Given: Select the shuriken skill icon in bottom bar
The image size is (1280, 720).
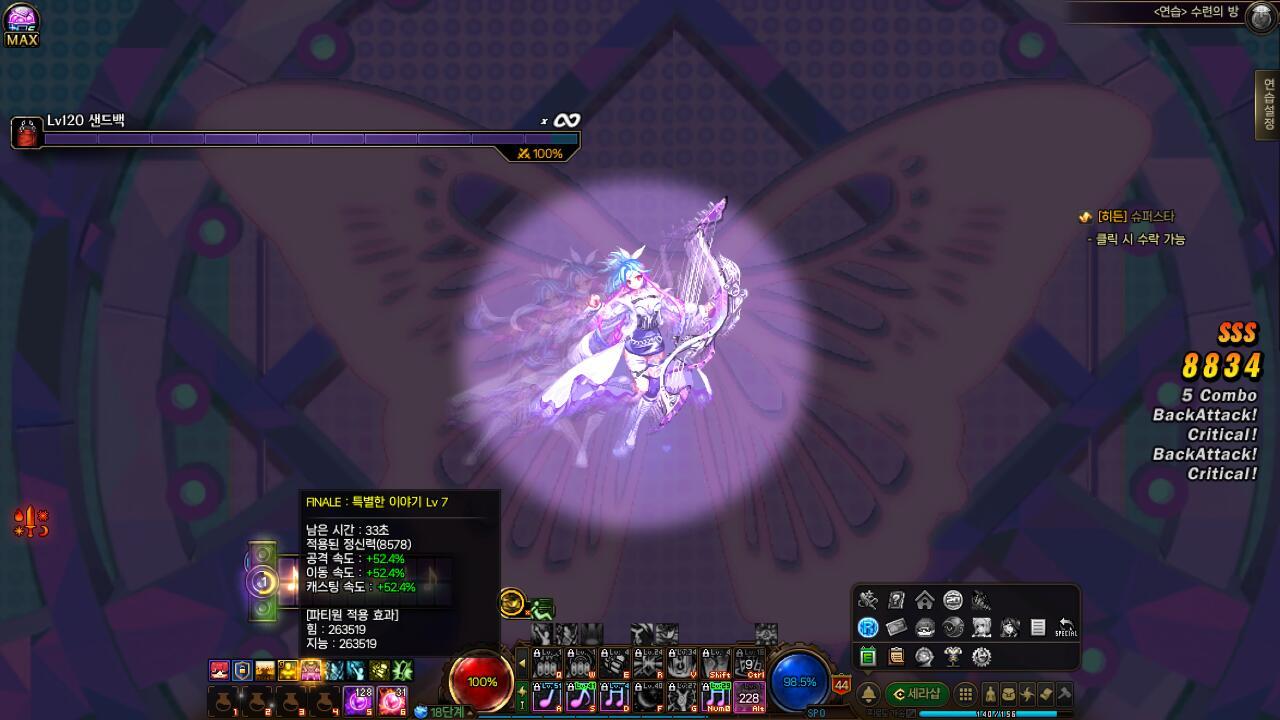Looking at the screenshot, I should [1027, 693].
